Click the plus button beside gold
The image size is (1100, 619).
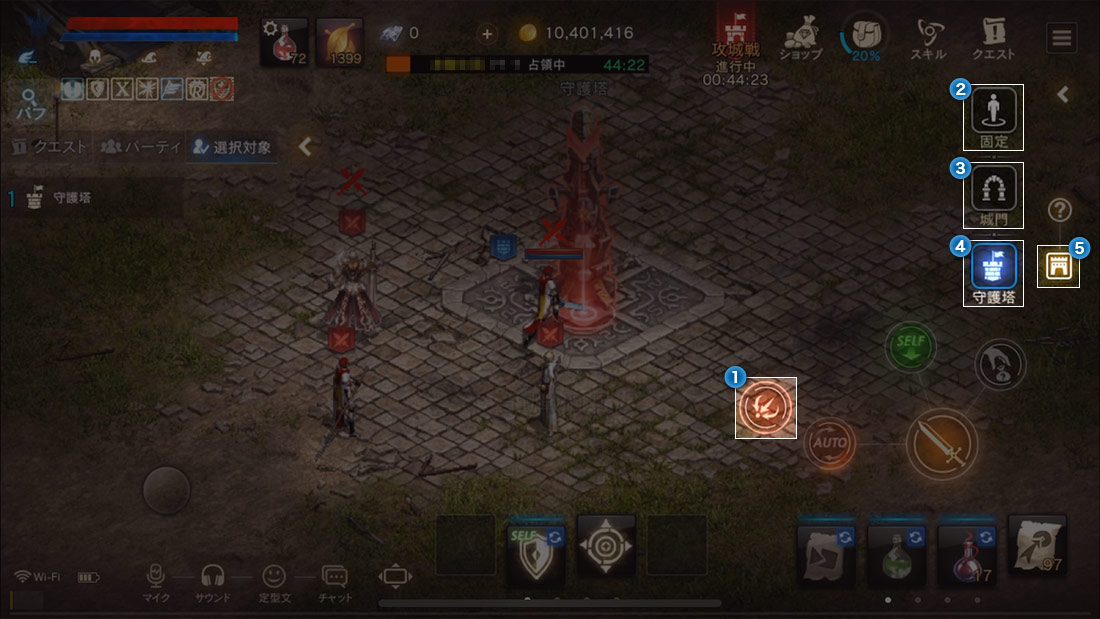click(487, 33)
